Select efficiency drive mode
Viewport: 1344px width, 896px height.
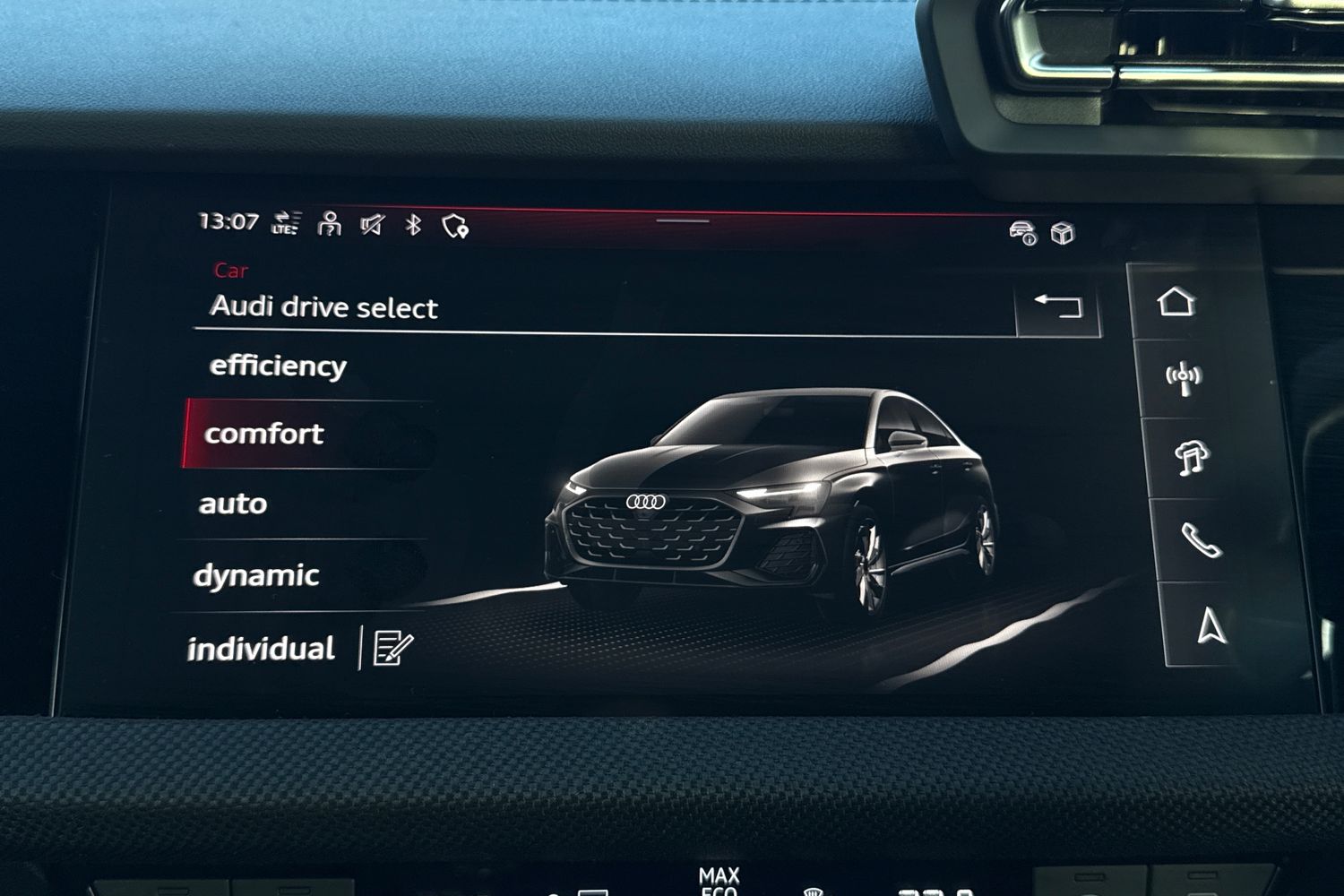(x=279, y=366)
